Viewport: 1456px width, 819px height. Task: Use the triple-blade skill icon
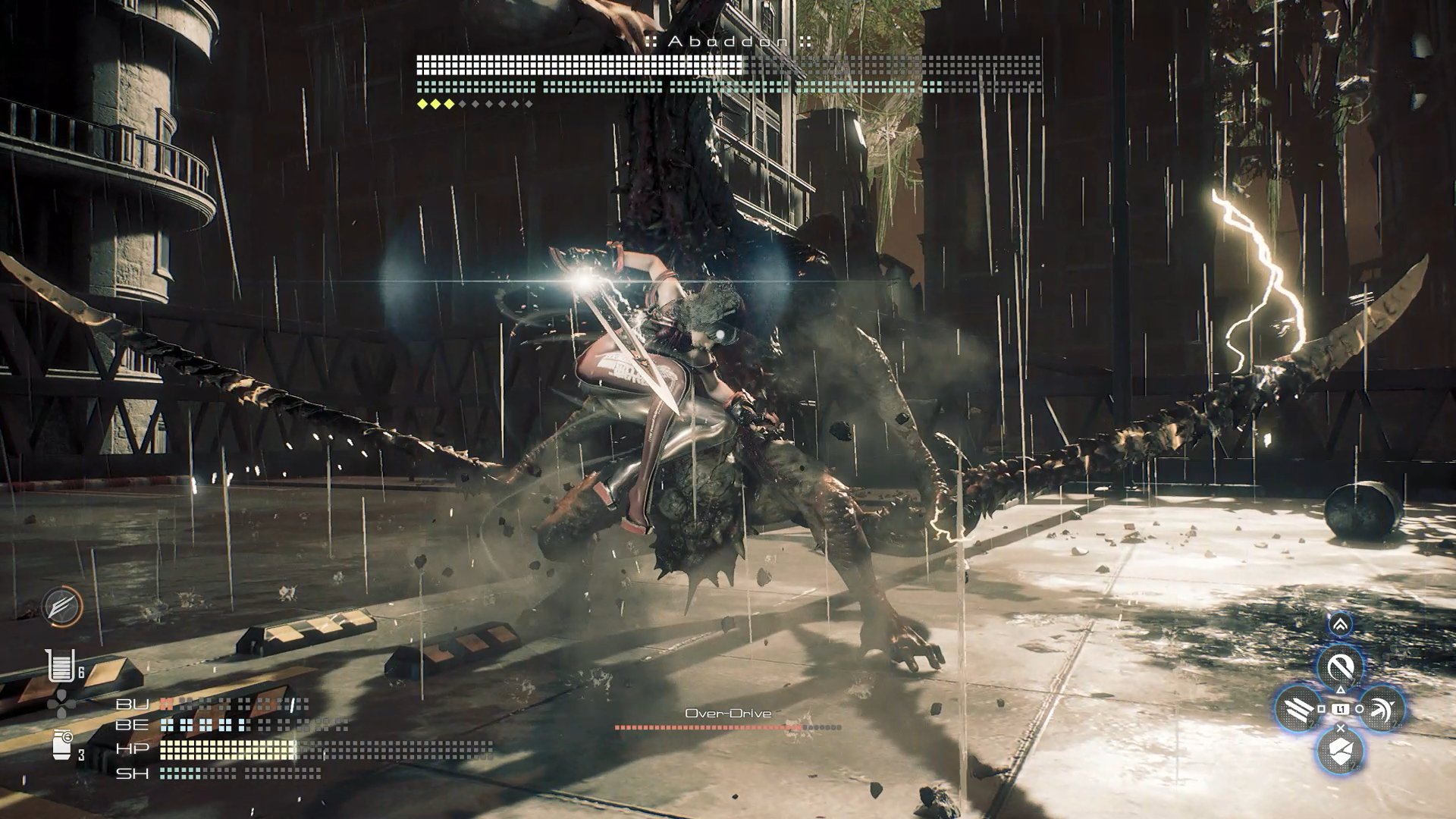coord(1298,708)
